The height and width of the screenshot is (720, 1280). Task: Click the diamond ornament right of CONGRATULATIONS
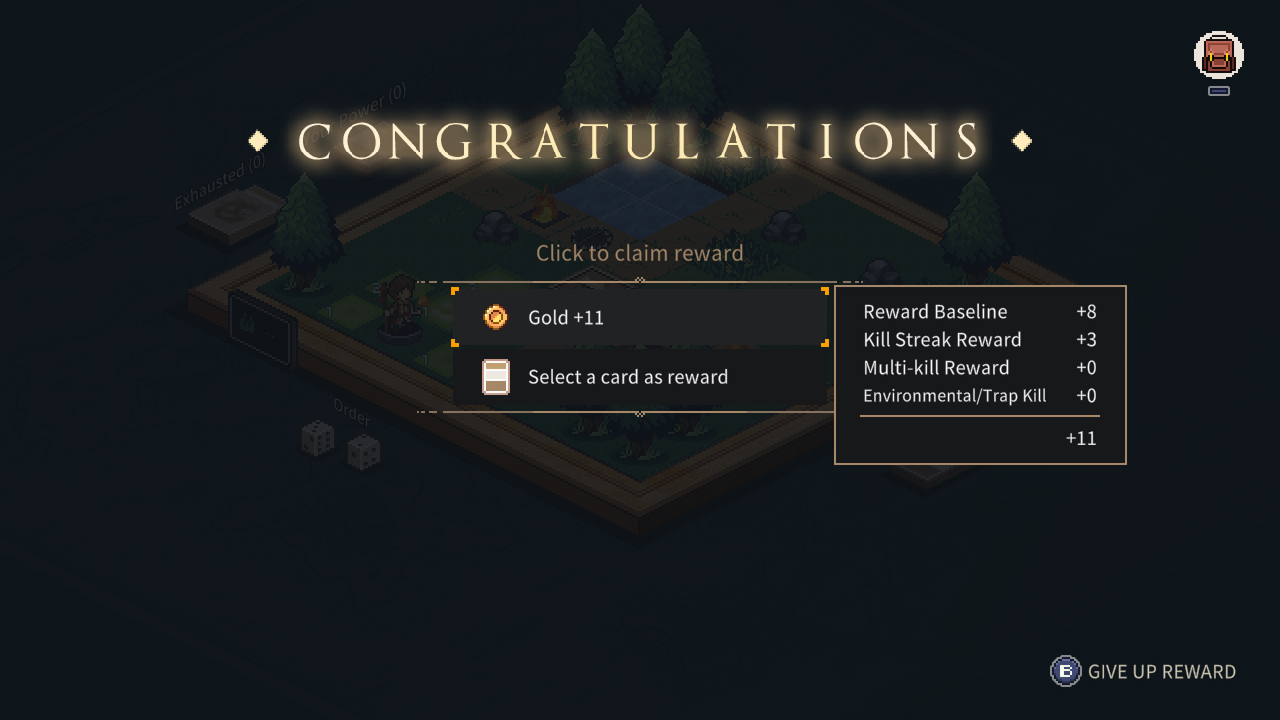pos(1021,141)
